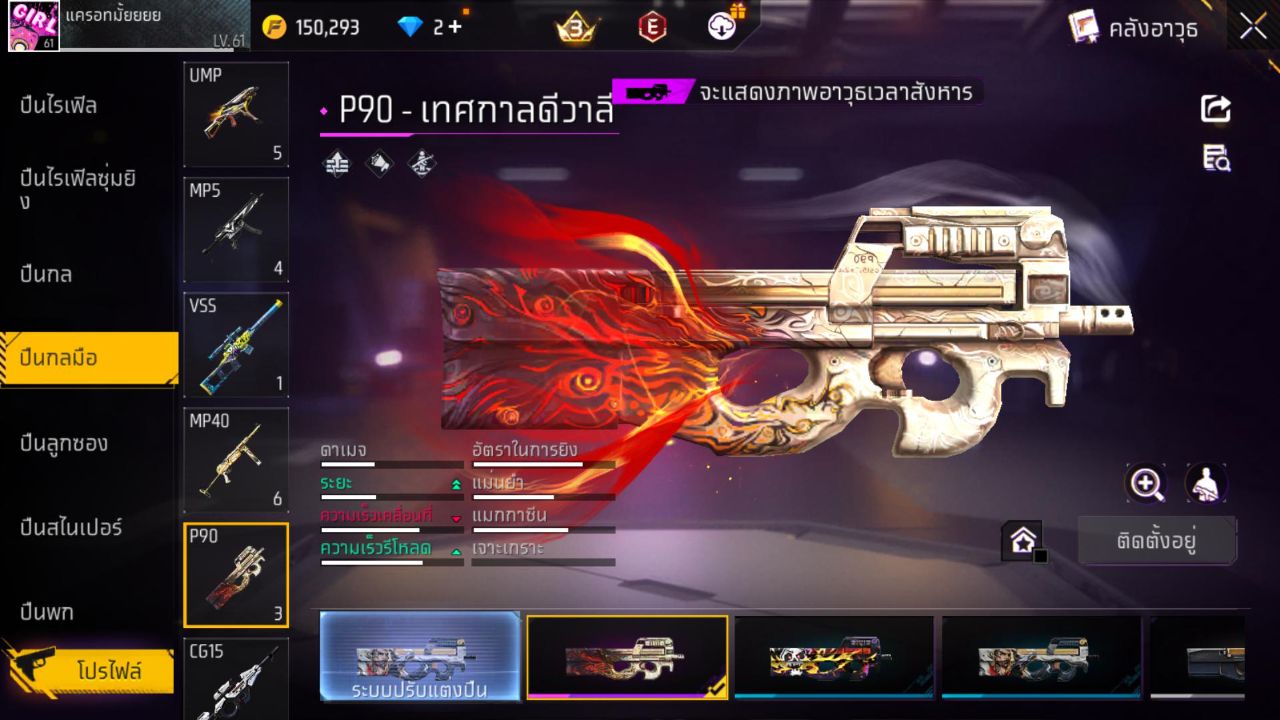Open the red hexagon E pass icon

click(652, 27)
